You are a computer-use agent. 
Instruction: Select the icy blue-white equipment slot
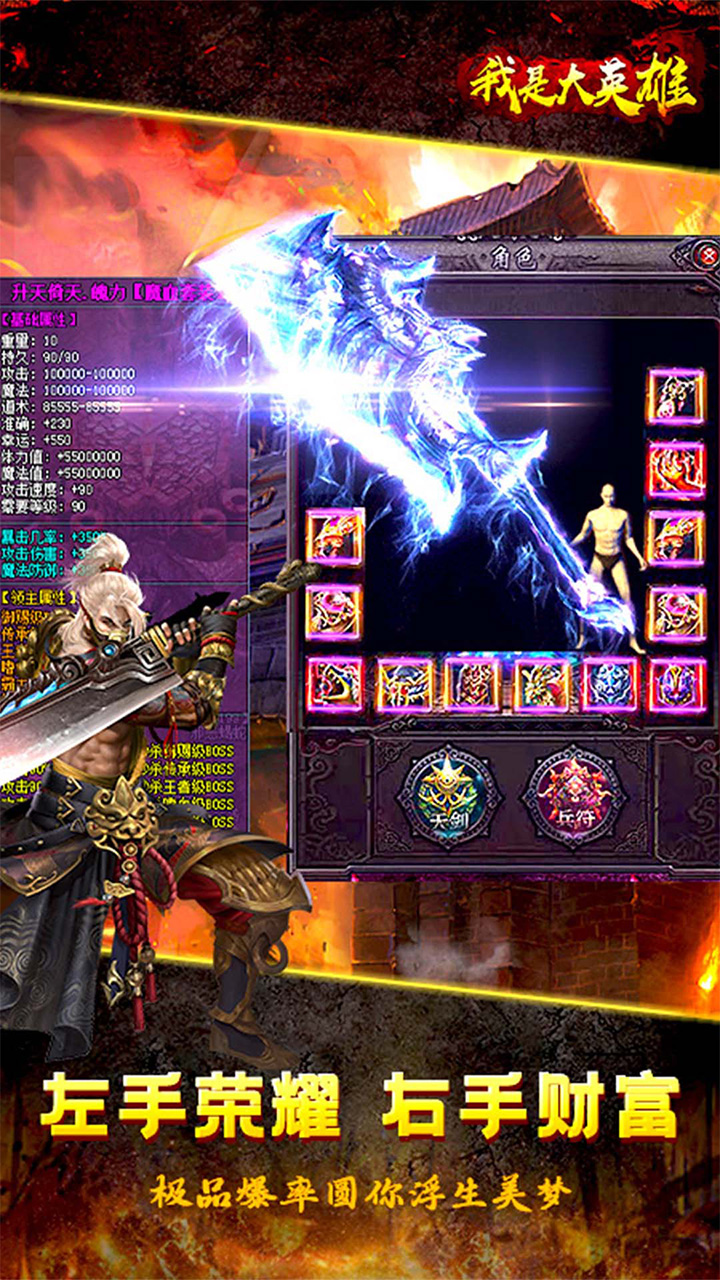[x=609, y=685]
